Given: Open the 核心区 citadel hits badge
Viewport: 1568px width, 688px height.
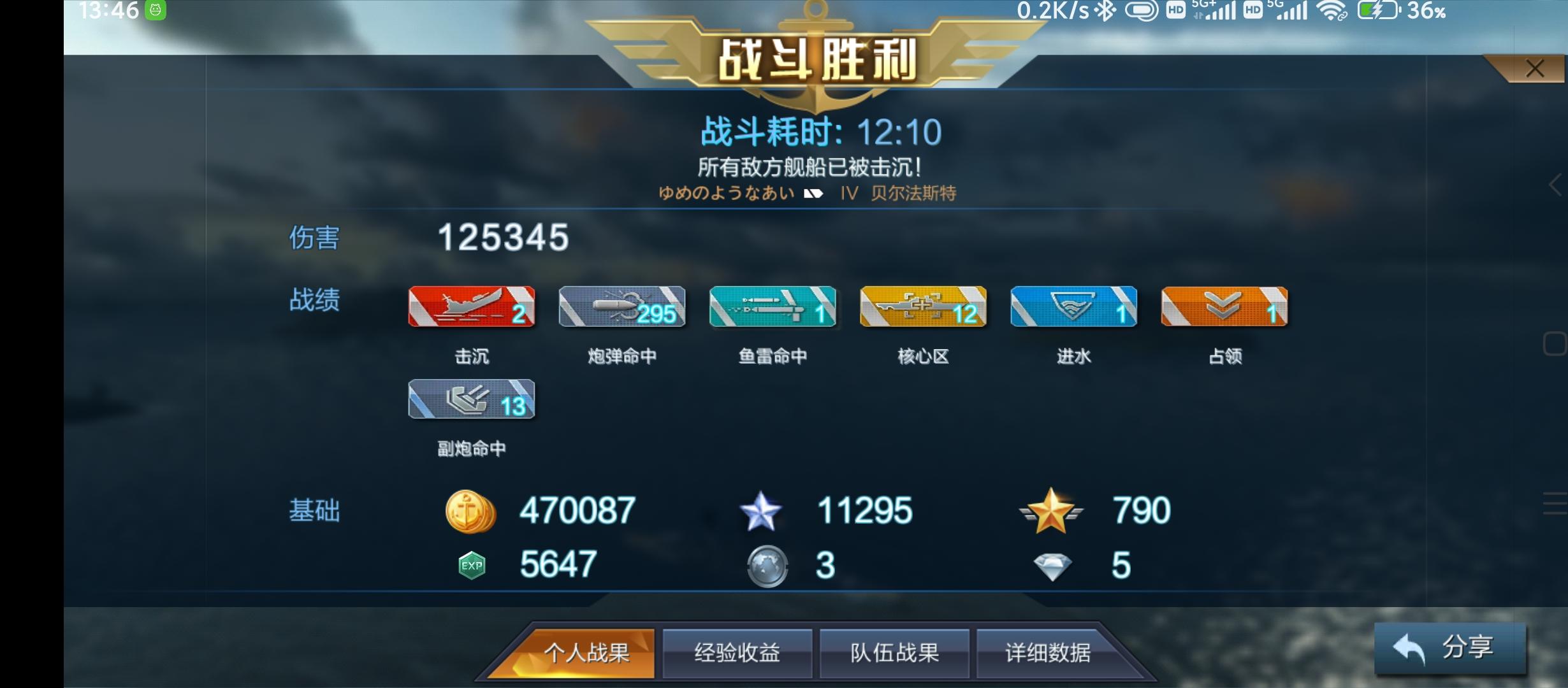Looking at the screenshot, I should 923,308.
